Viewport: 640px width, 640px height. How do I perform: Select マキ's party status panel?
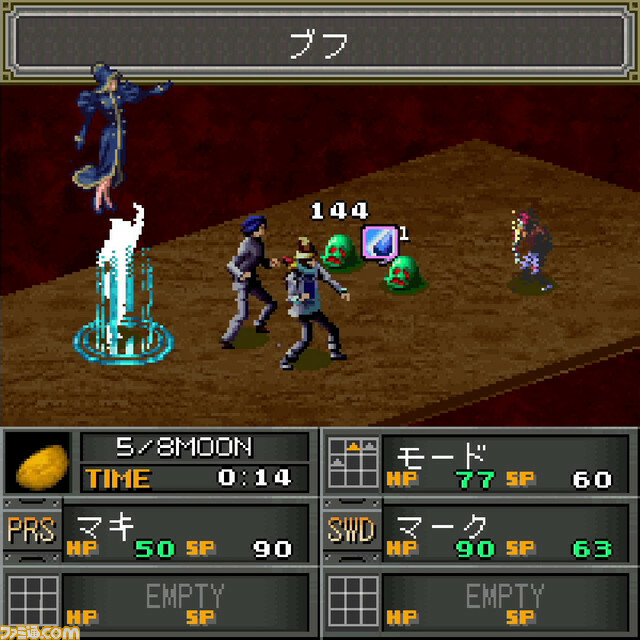[x=186, y=533]
